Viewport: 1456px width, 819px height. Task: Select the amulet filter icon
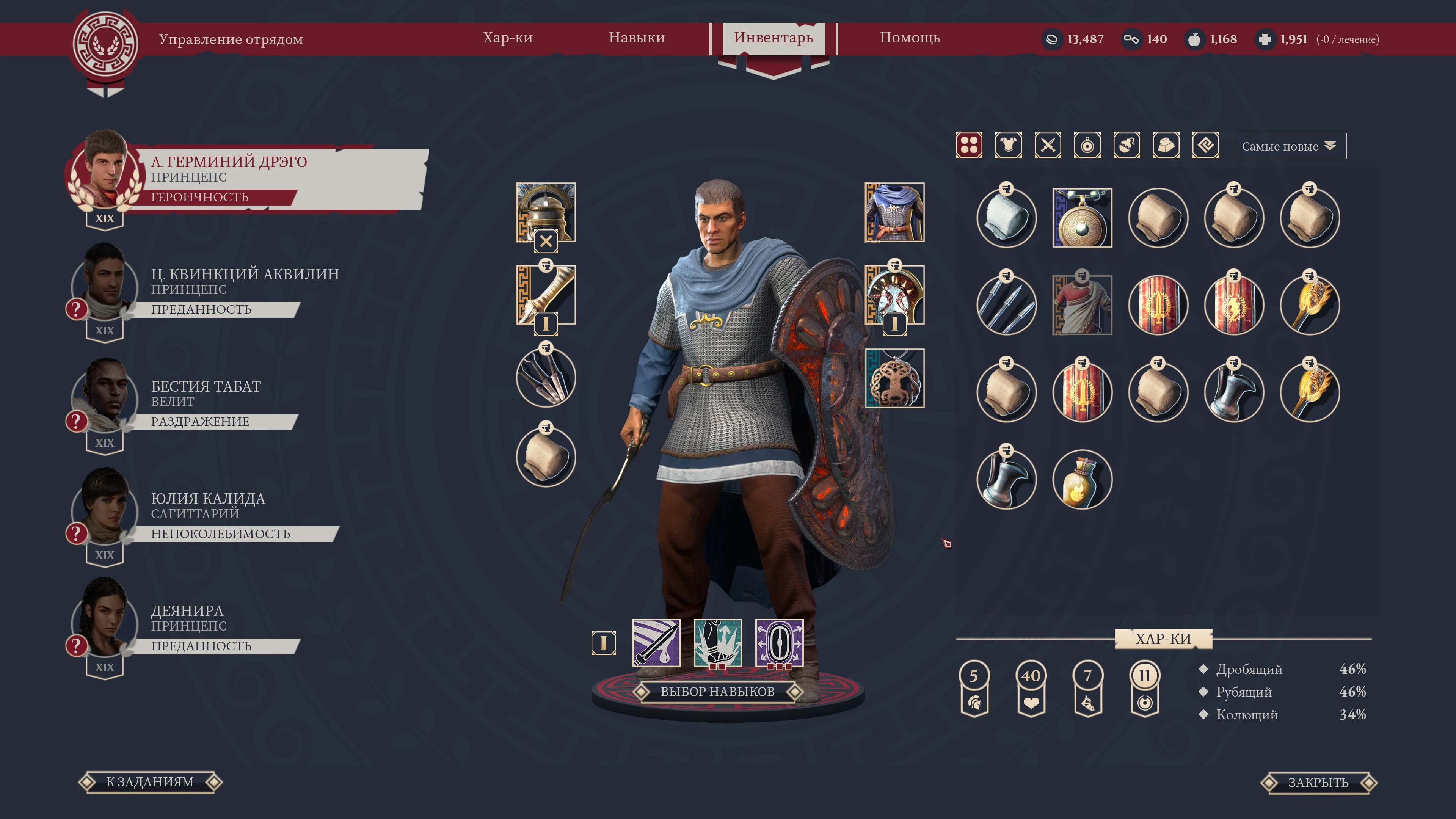click(x=1087, y=146)
